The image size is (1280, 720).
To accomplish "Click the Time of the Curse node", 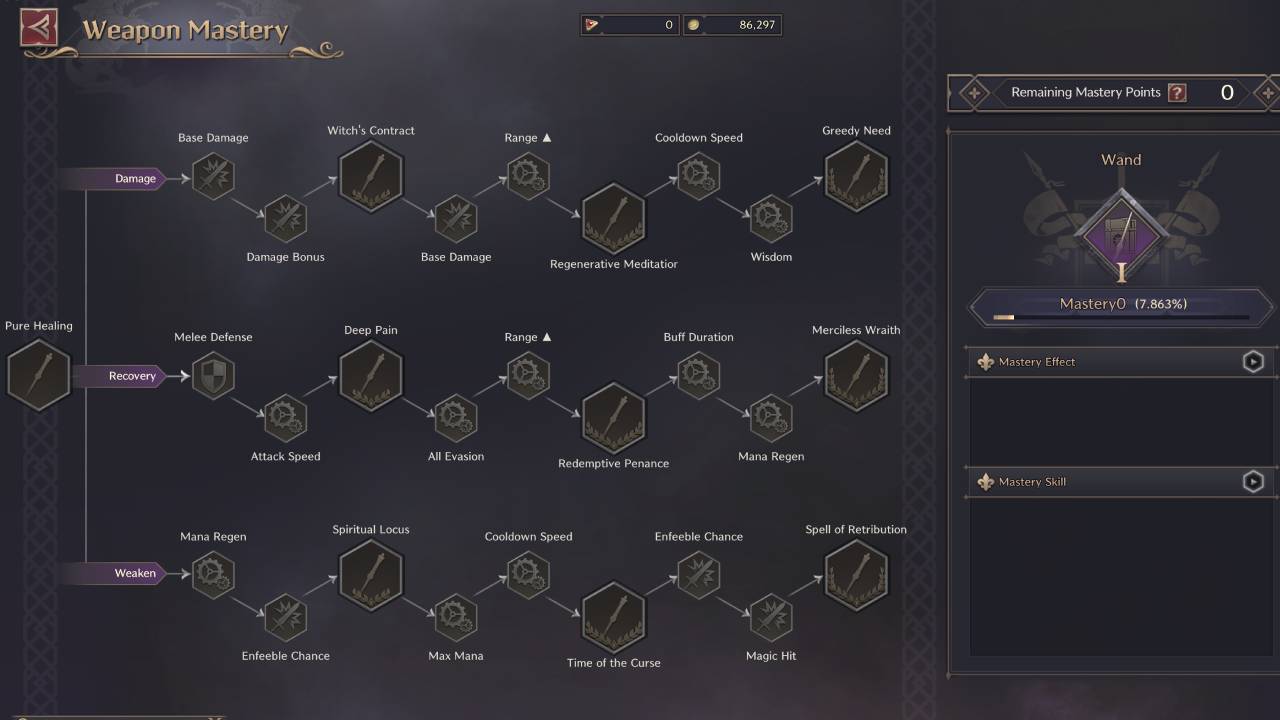I will [613, 615].
